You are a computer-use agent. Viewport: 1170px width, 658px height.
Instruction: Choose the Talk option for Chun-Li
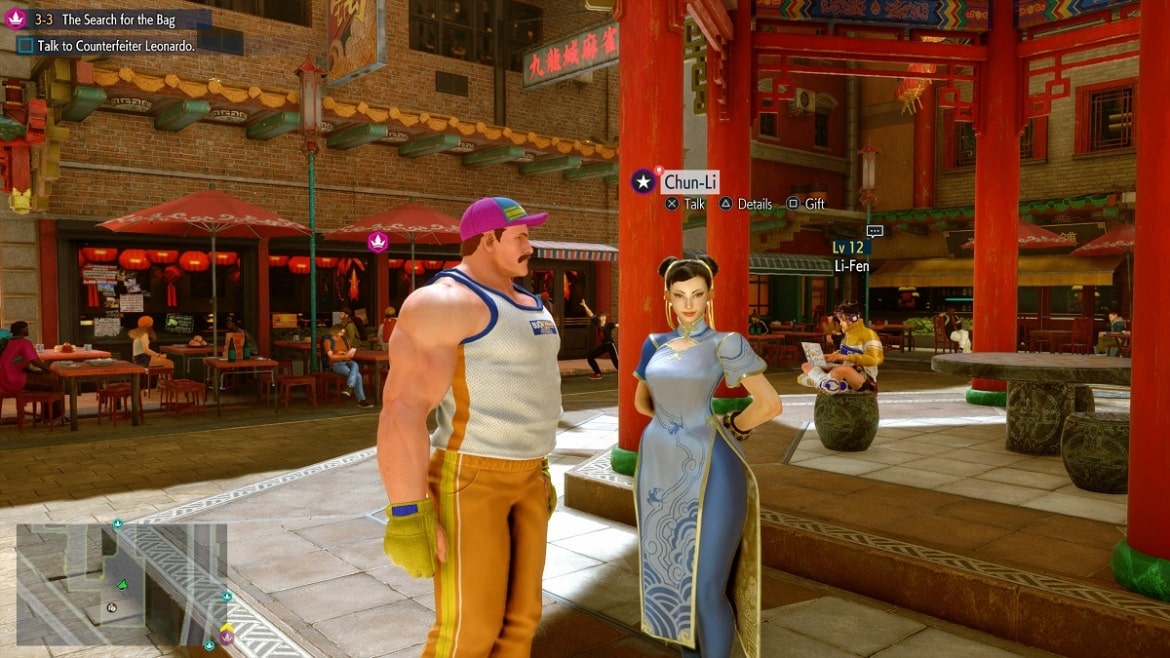click(685, 204)
